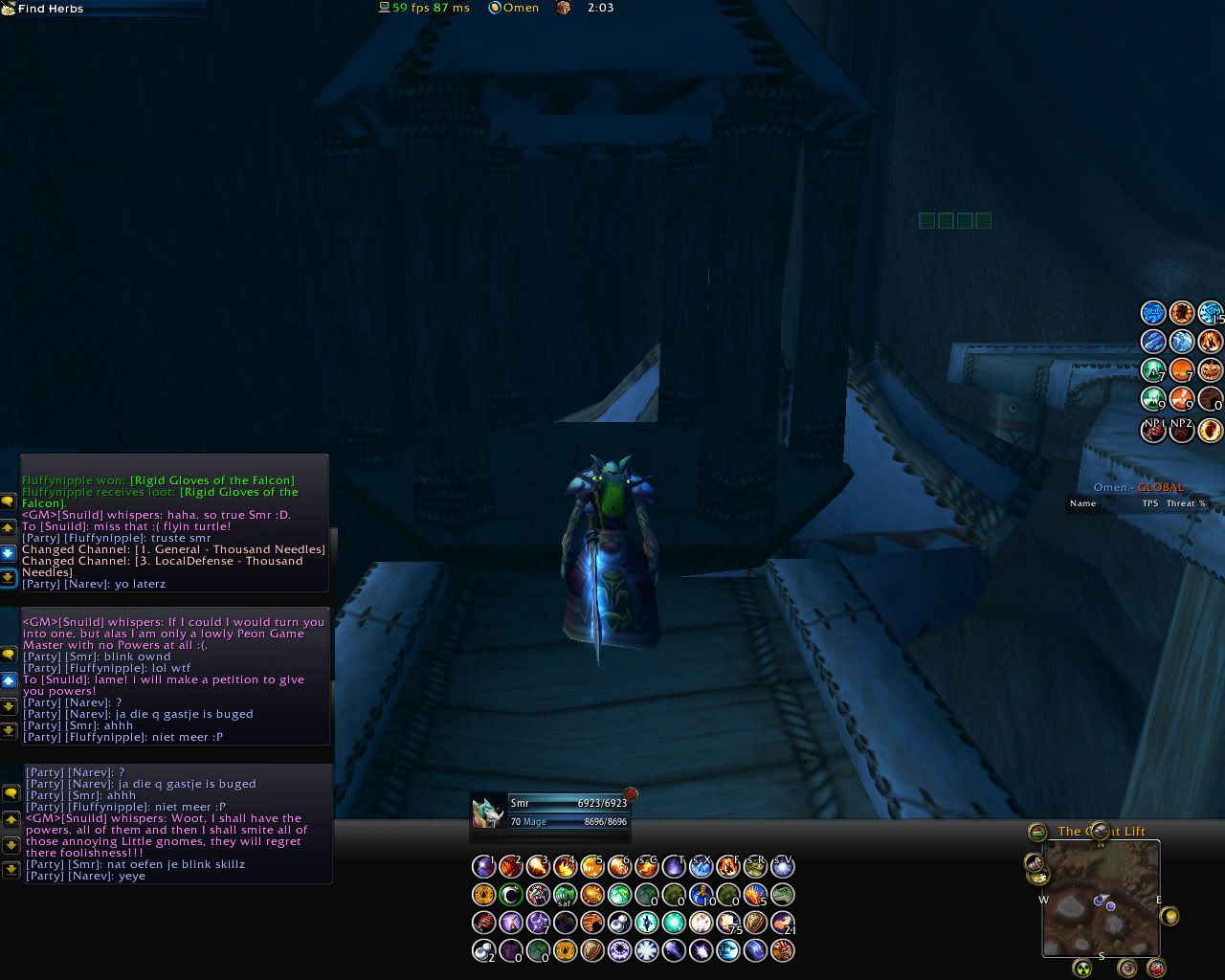
Task: Click the Omen label in top bar
Action: [521, 8]
